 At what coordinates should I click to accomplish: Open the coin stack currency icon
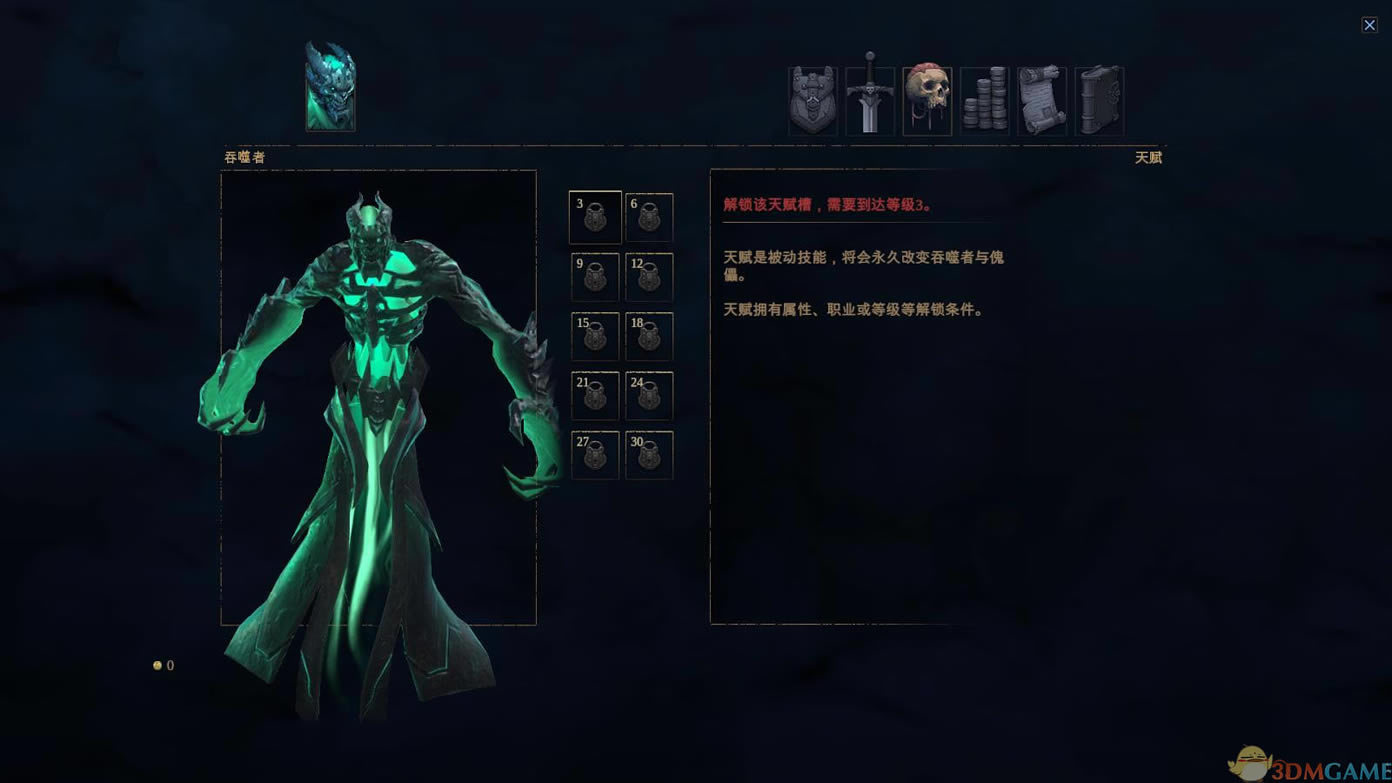tap(985, 99)
